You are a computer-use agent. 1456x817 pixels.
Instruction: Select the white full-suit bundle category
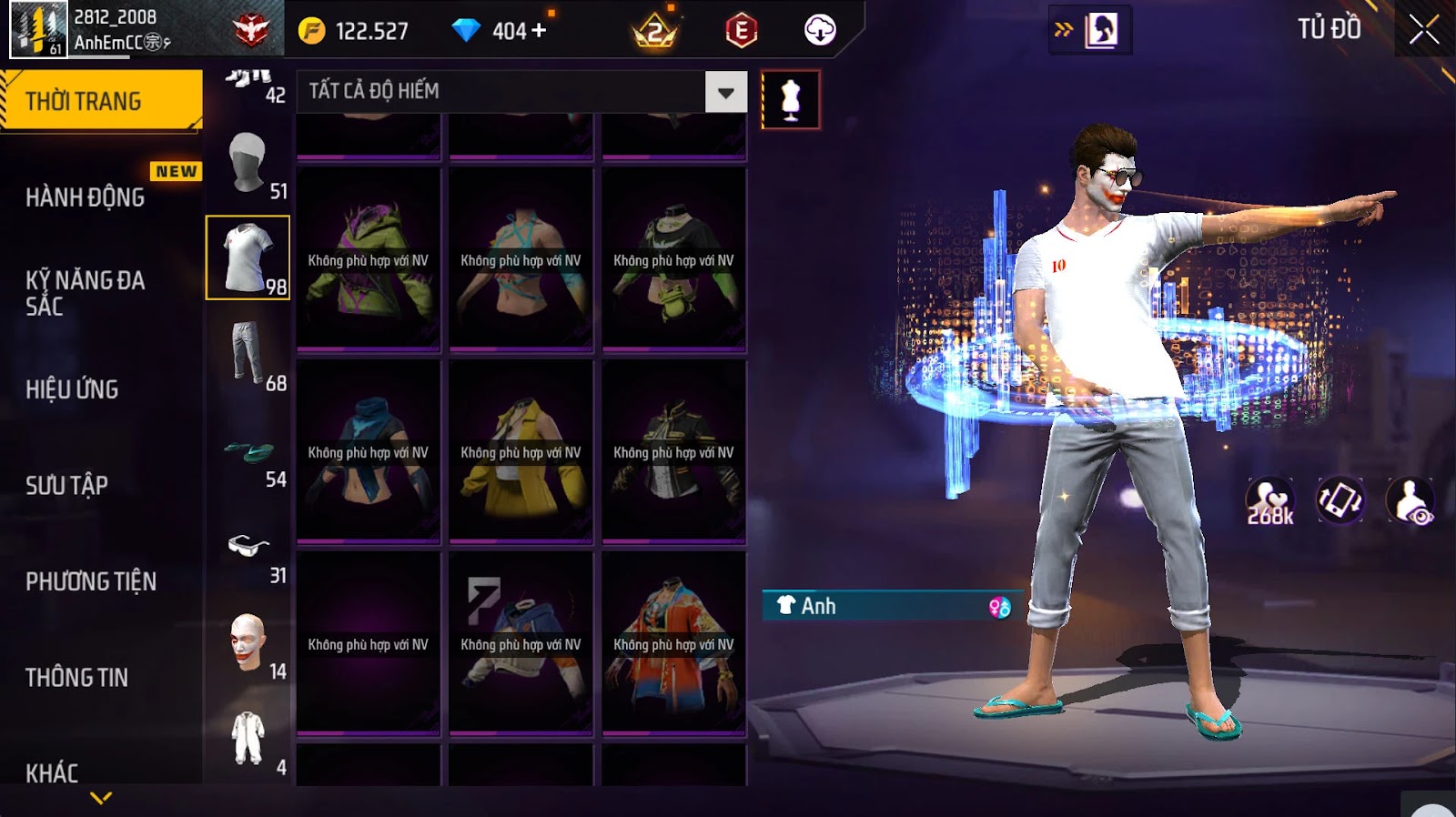248,739
